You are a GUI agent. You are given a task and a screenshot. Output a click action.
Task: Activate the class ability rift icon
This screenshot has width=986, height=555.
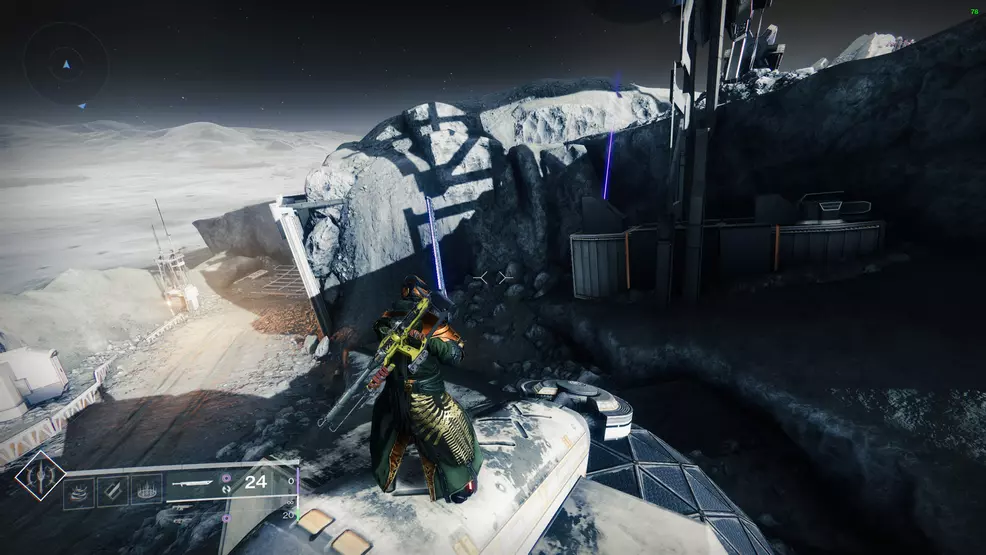tap(147, 492)
